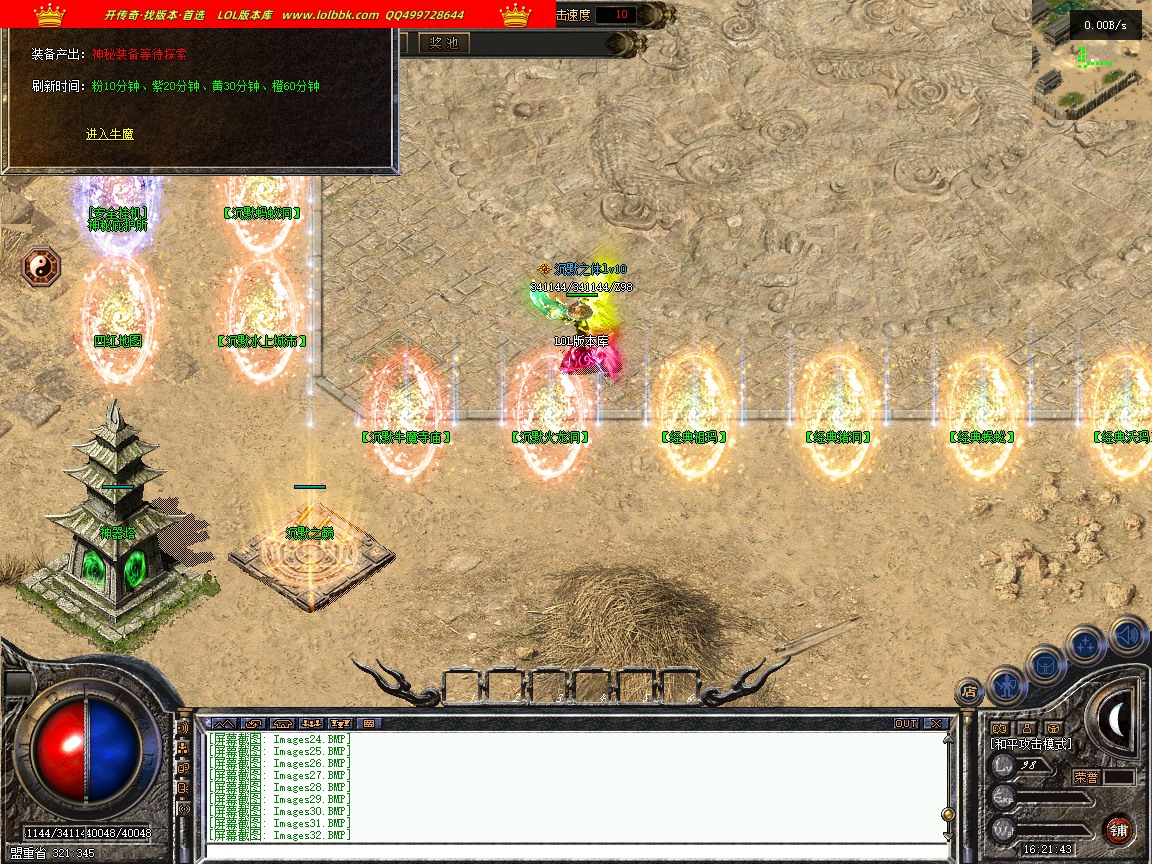Open the skills four-star round icon
Image resolution: width=1152 pixels, height=864 pixels.
click(x=1086, y=645)
